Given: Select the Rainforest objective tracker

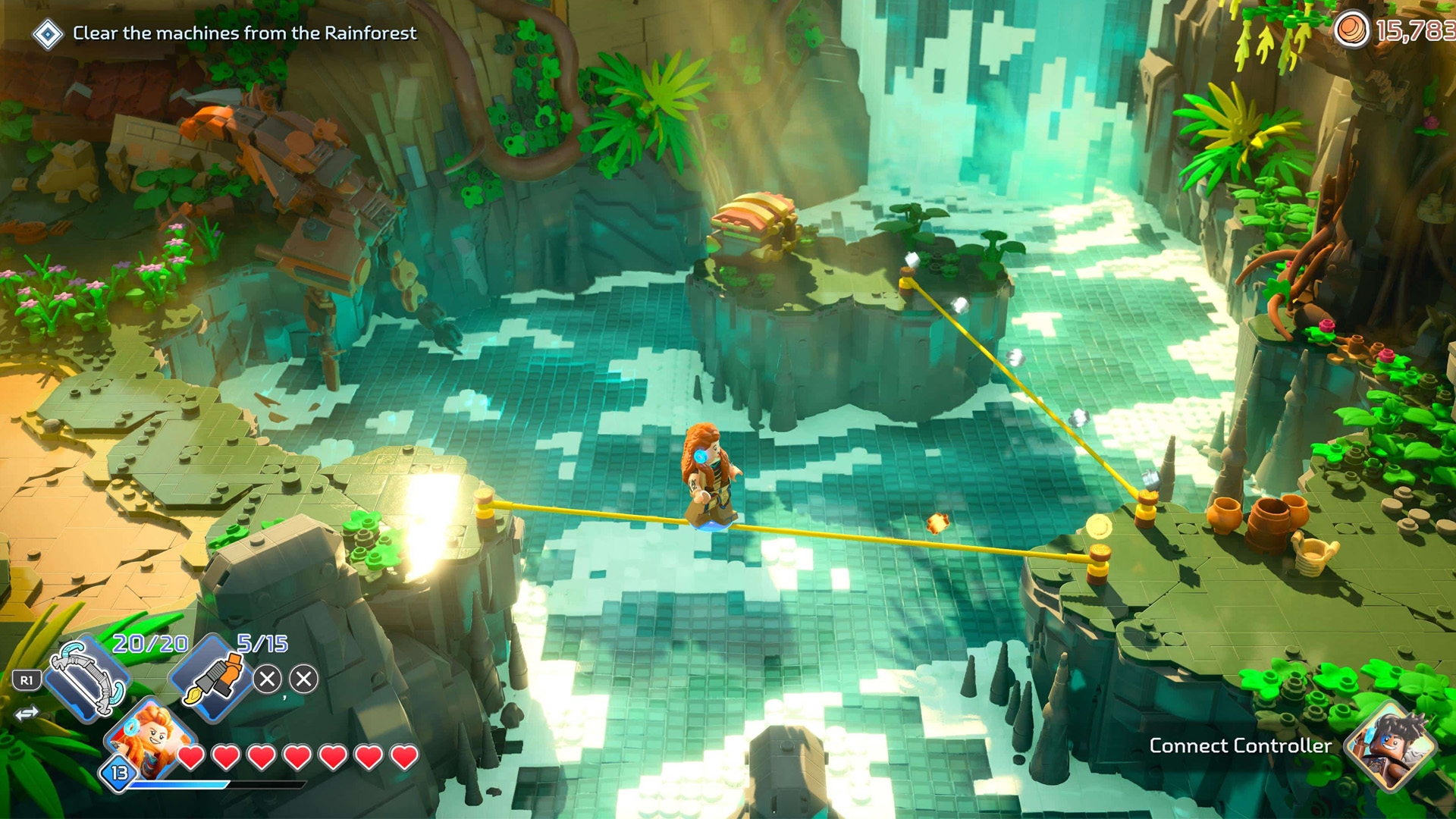Looking at the screenshot, I should [244, 33].
